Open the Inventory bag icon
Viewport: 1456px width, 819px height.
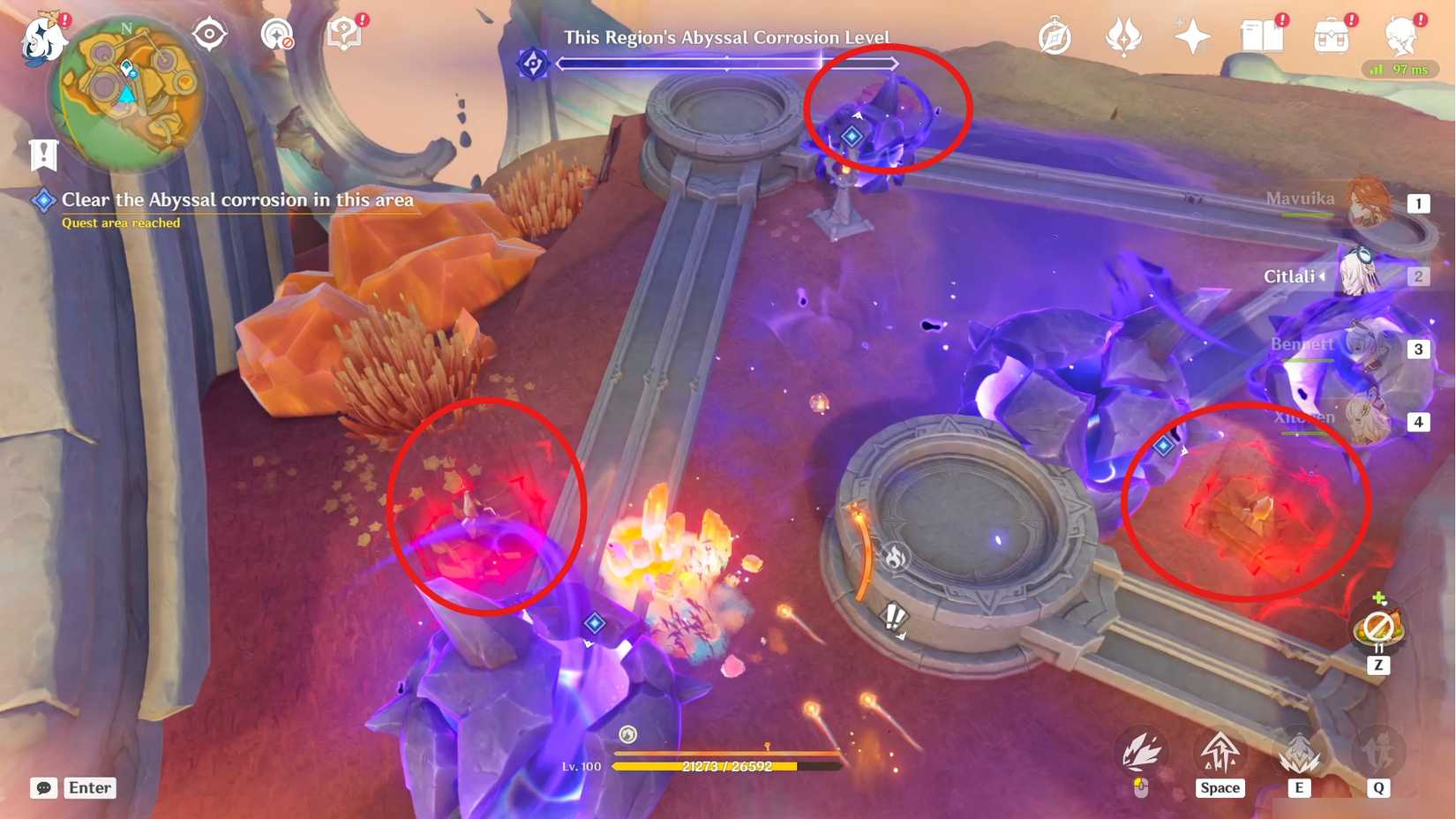(1332, 35)
